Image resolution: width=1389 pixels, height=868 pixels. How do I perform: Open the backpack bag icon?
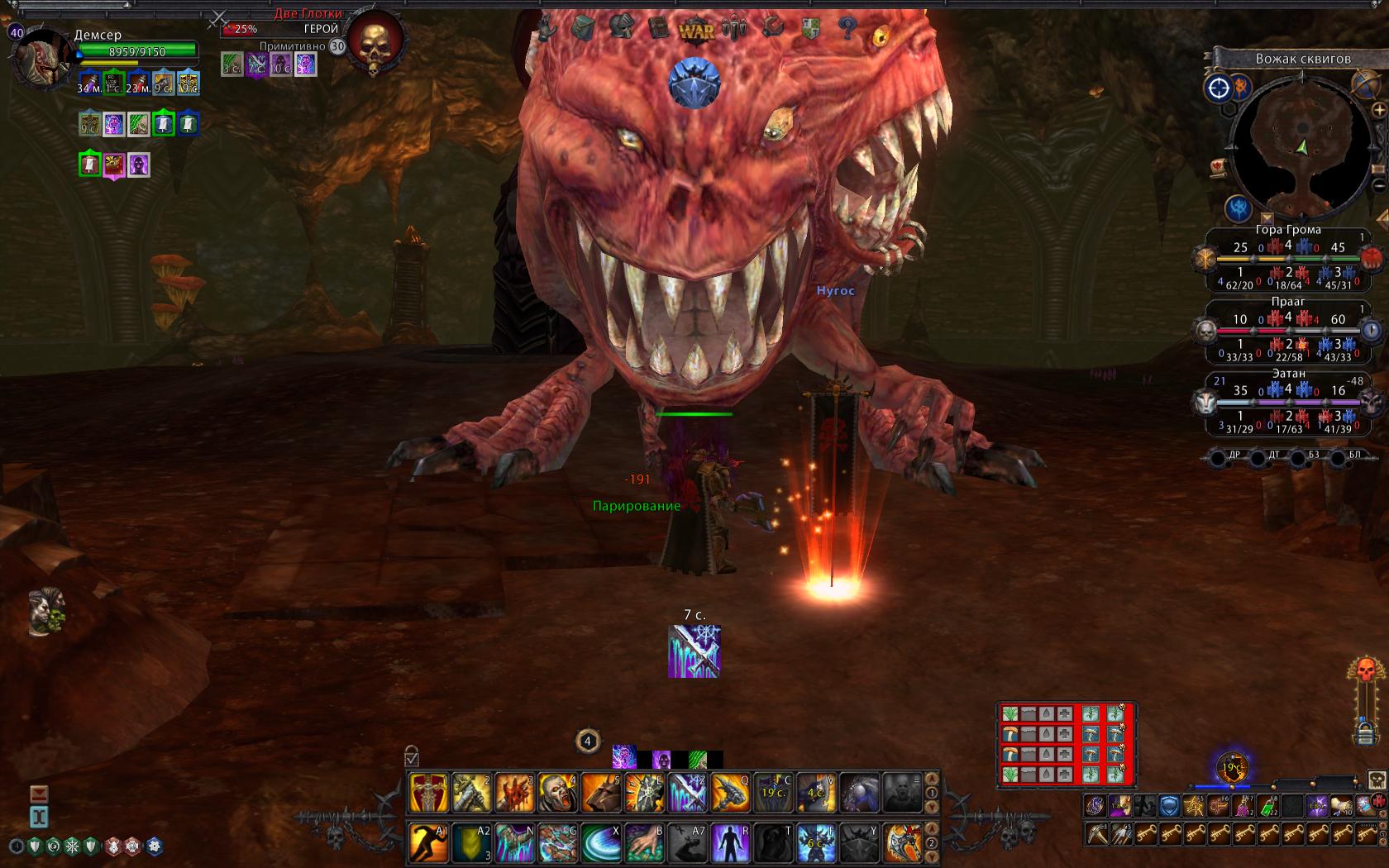(x=582, y=29)
